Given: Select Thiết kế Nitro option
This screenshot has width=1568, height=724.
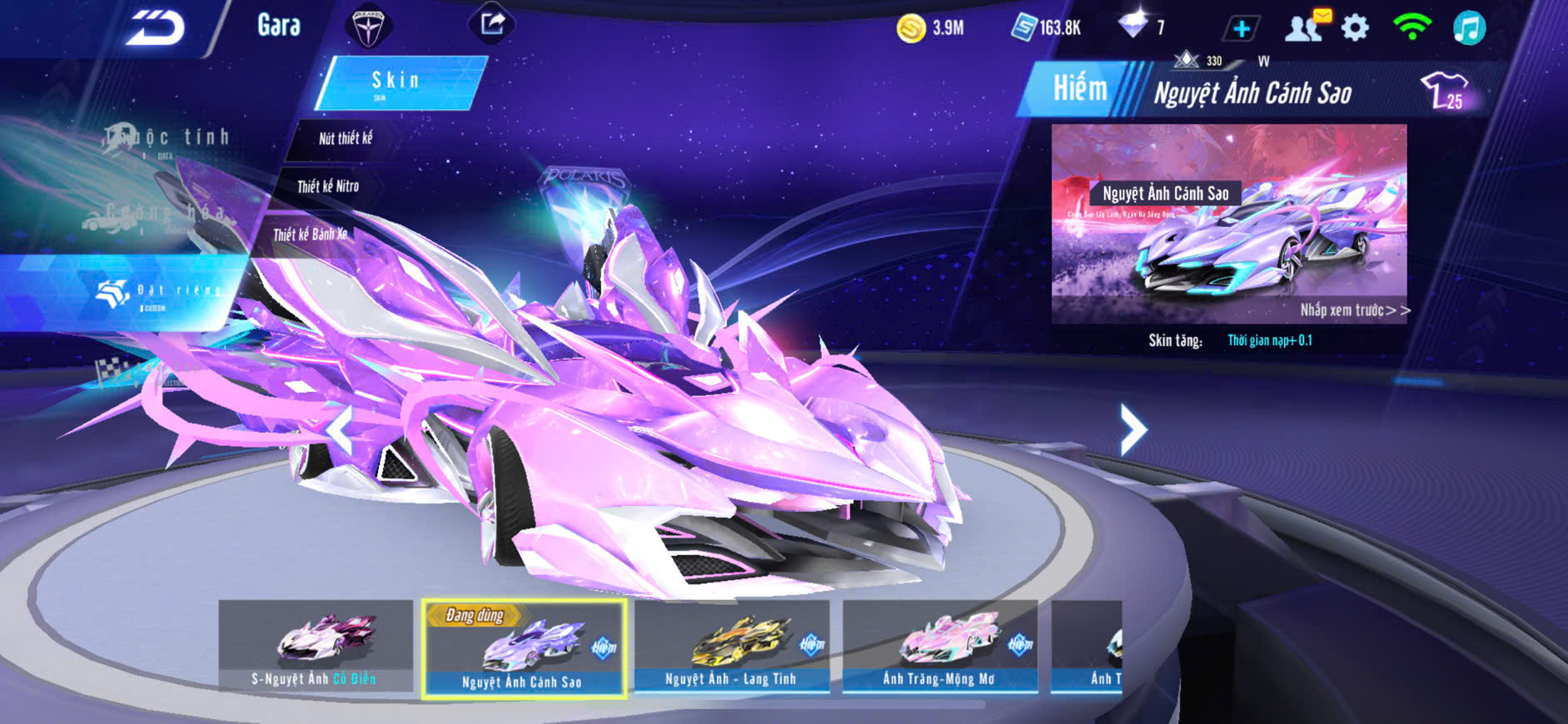Looking at the screenshot, I should [328, 186].
